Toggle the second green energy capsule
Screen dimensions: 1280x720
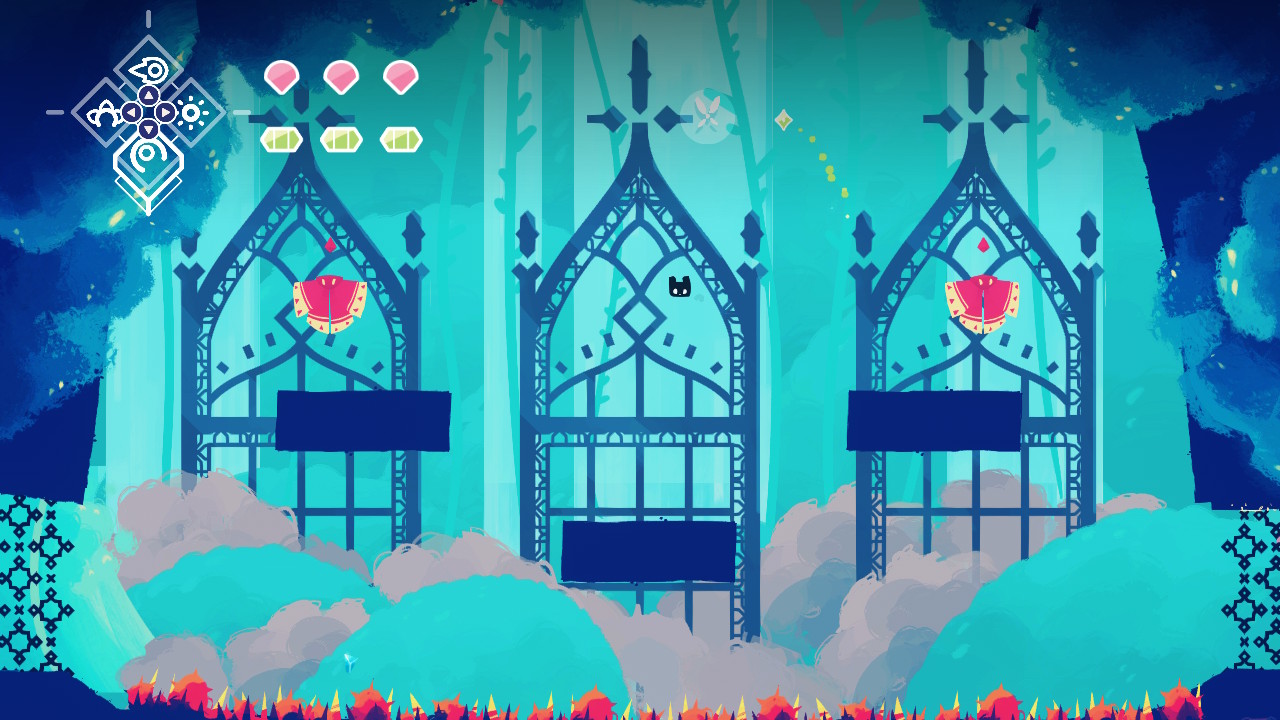[340, 138]
